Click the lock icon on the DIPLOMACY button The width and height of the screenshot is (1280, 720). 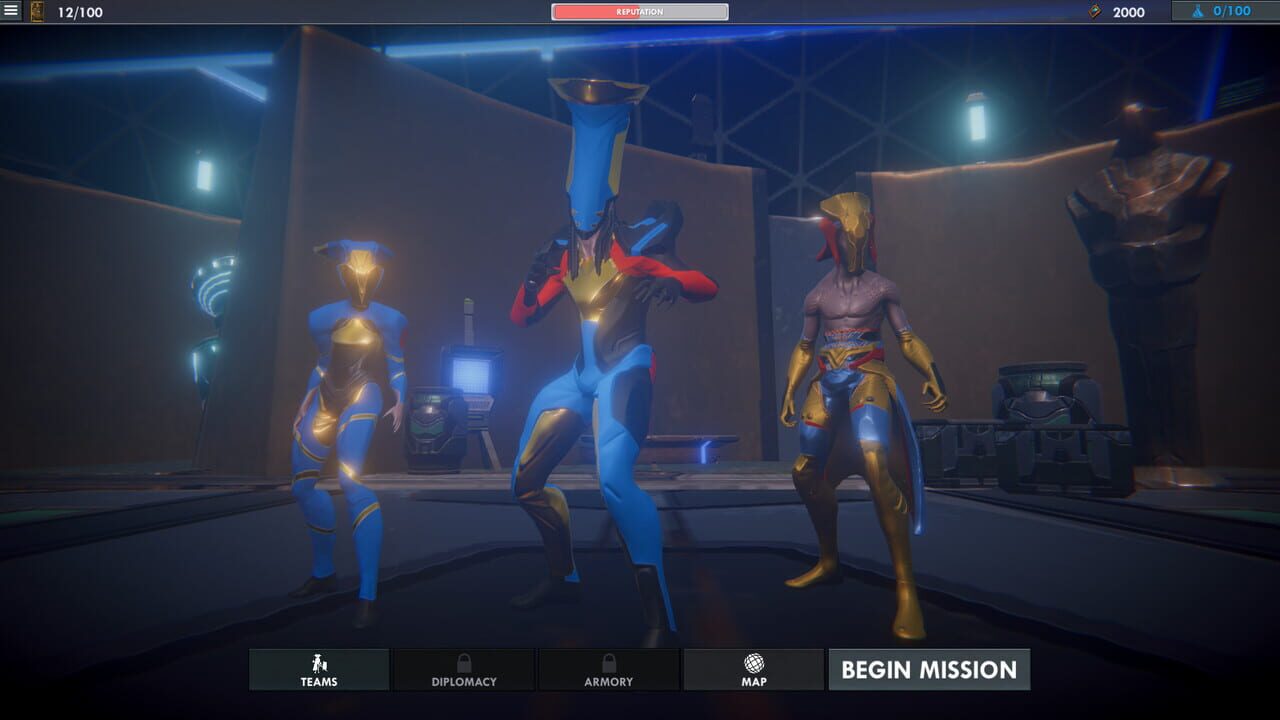[463, 661]
